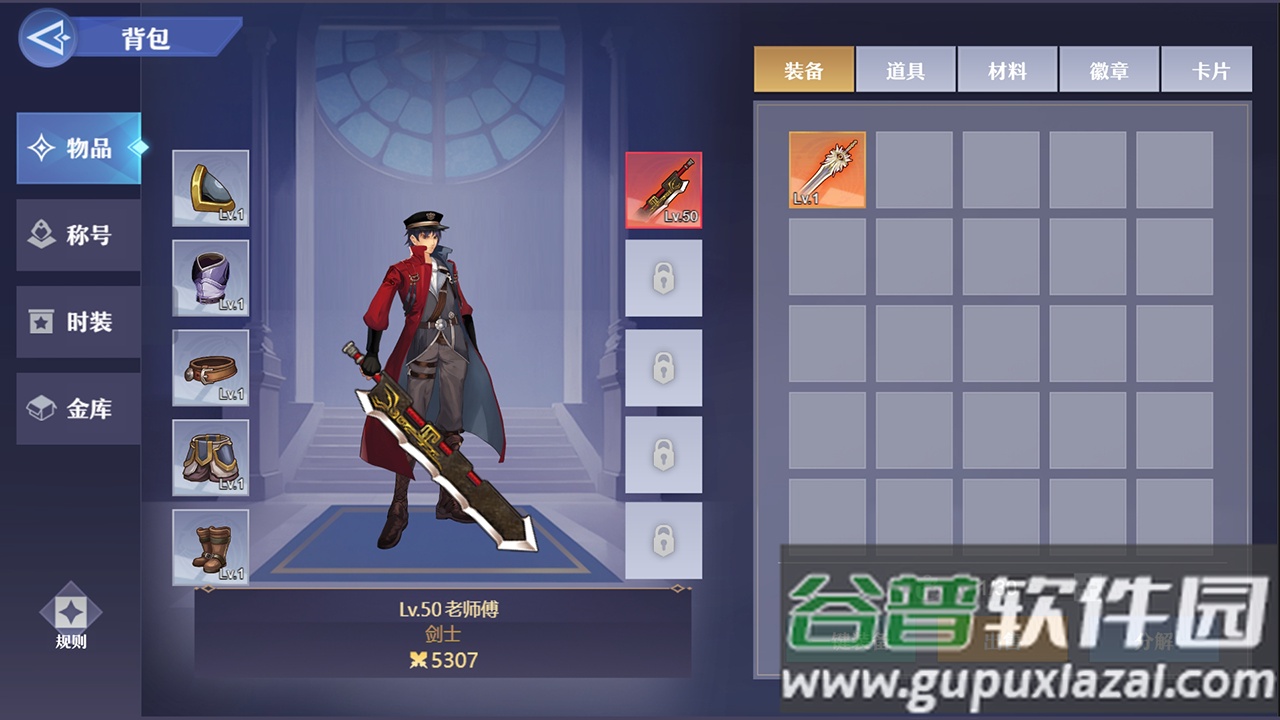Select the 物品 items sidebar icon
Image resolution: width=1280 pixels, height=720 pixels.
pos(78,147)
